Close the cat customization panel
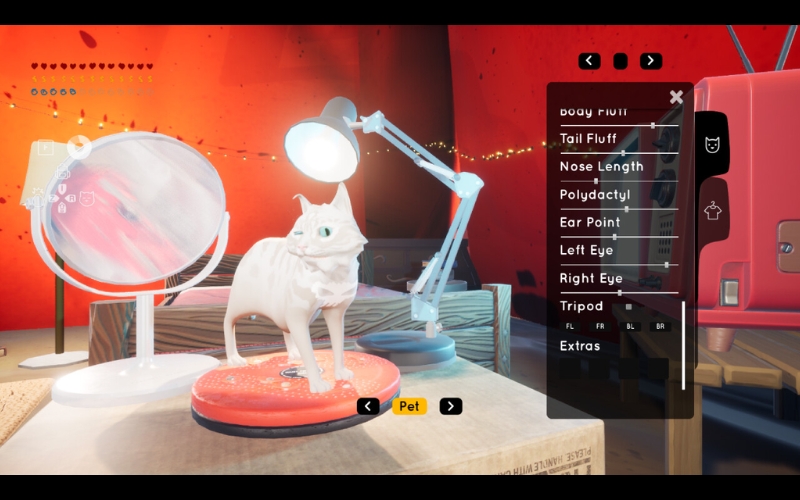This screenshot has width=800, height=500. click(676, 97)
